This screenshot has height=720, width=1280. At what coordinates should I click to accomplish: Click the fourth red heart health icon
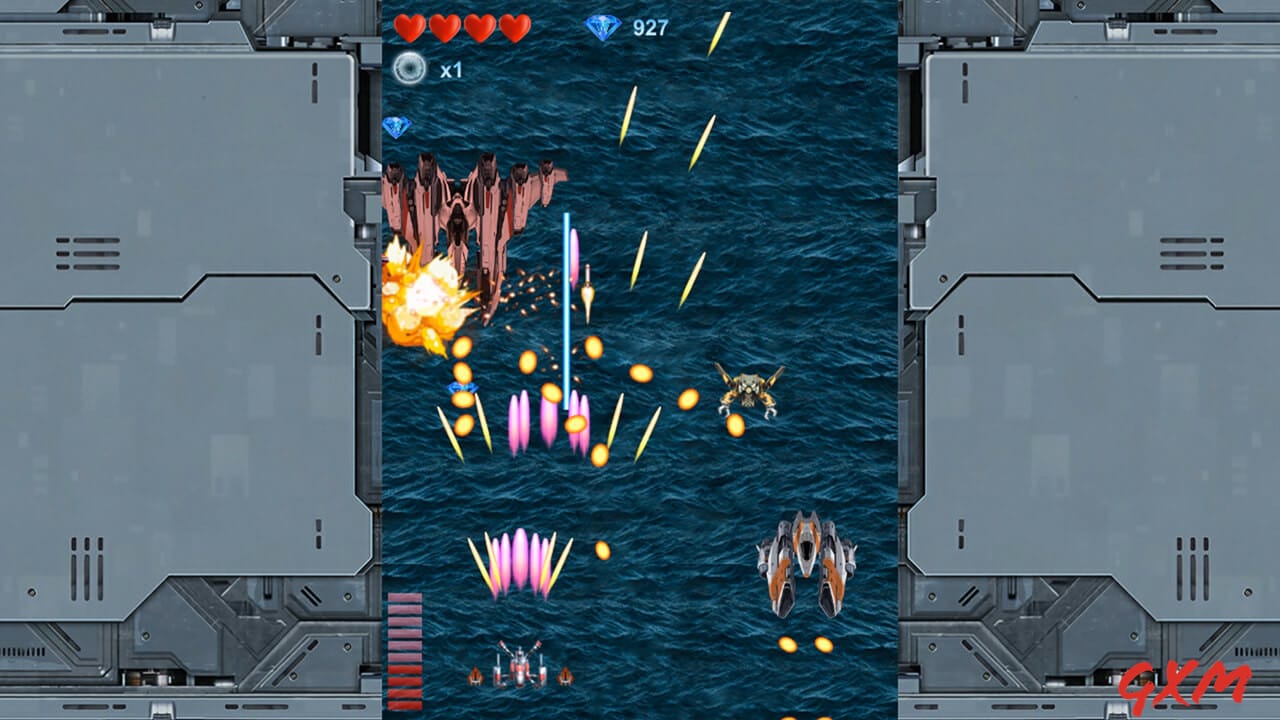514,28
